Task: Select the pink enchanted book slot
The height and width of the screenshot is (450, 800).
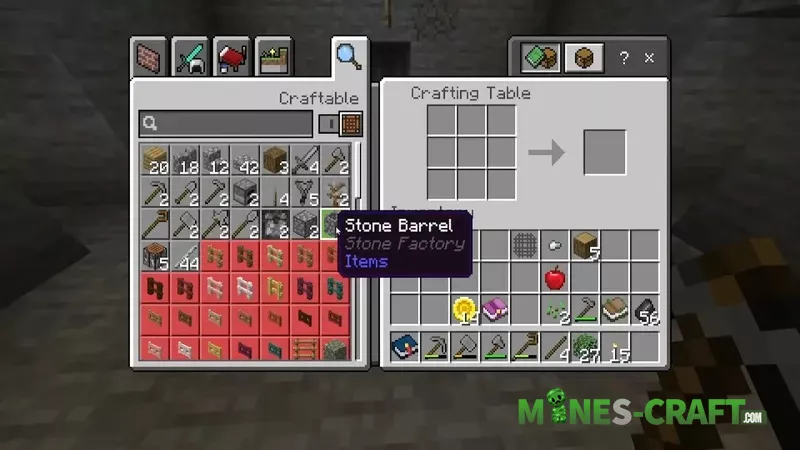Action: [495, 309]
